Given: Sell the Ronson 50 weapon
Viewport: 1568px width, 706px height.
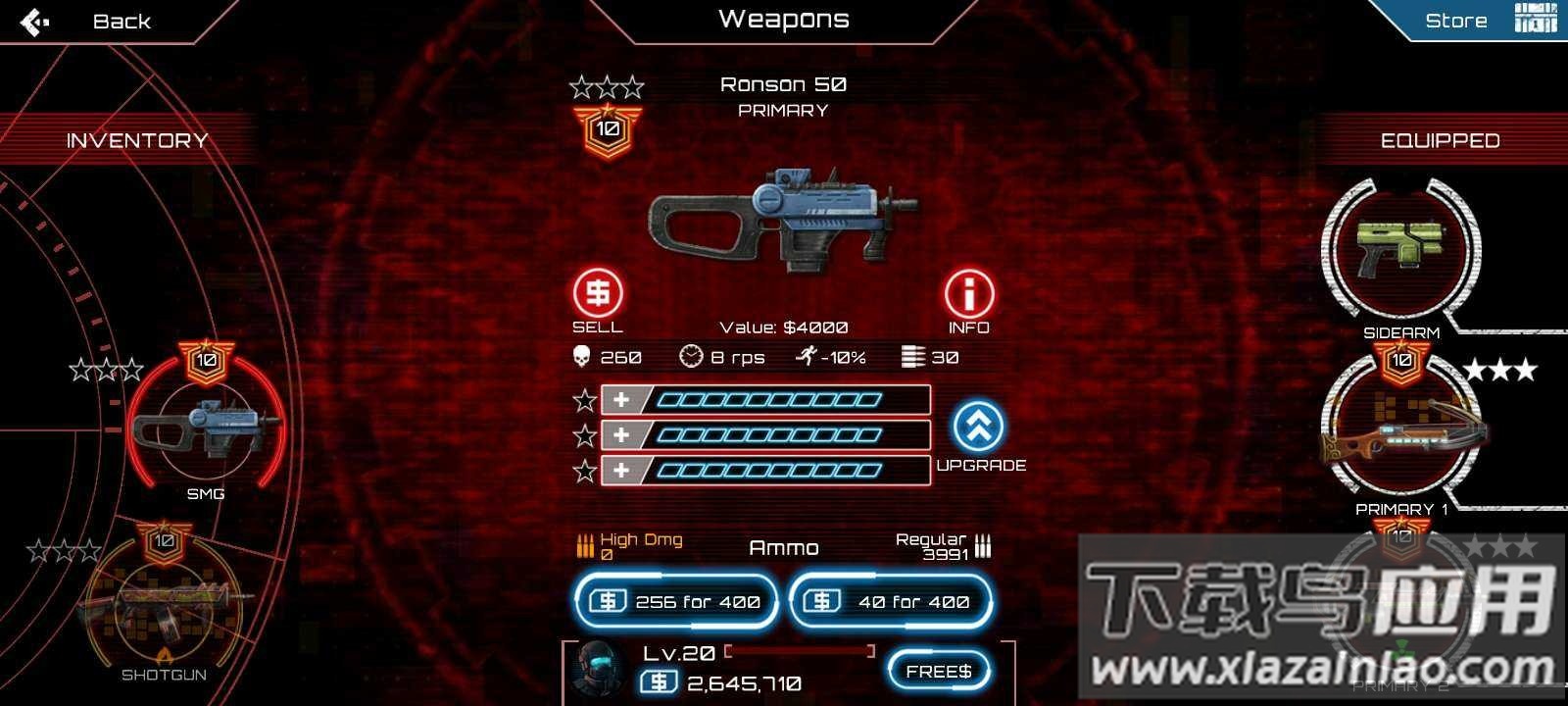Looking at the screenshot, I should pyautogui.click(x=597, y=293).
